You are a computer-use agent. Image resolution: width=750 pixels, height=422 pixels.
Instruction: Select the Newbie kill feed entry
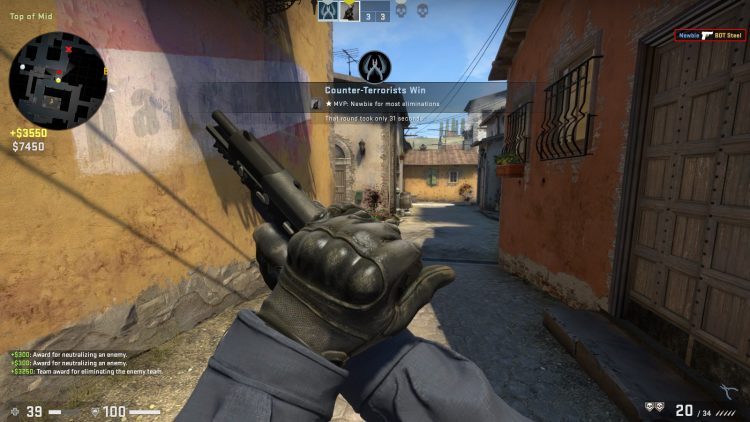[x=711, y=36]
